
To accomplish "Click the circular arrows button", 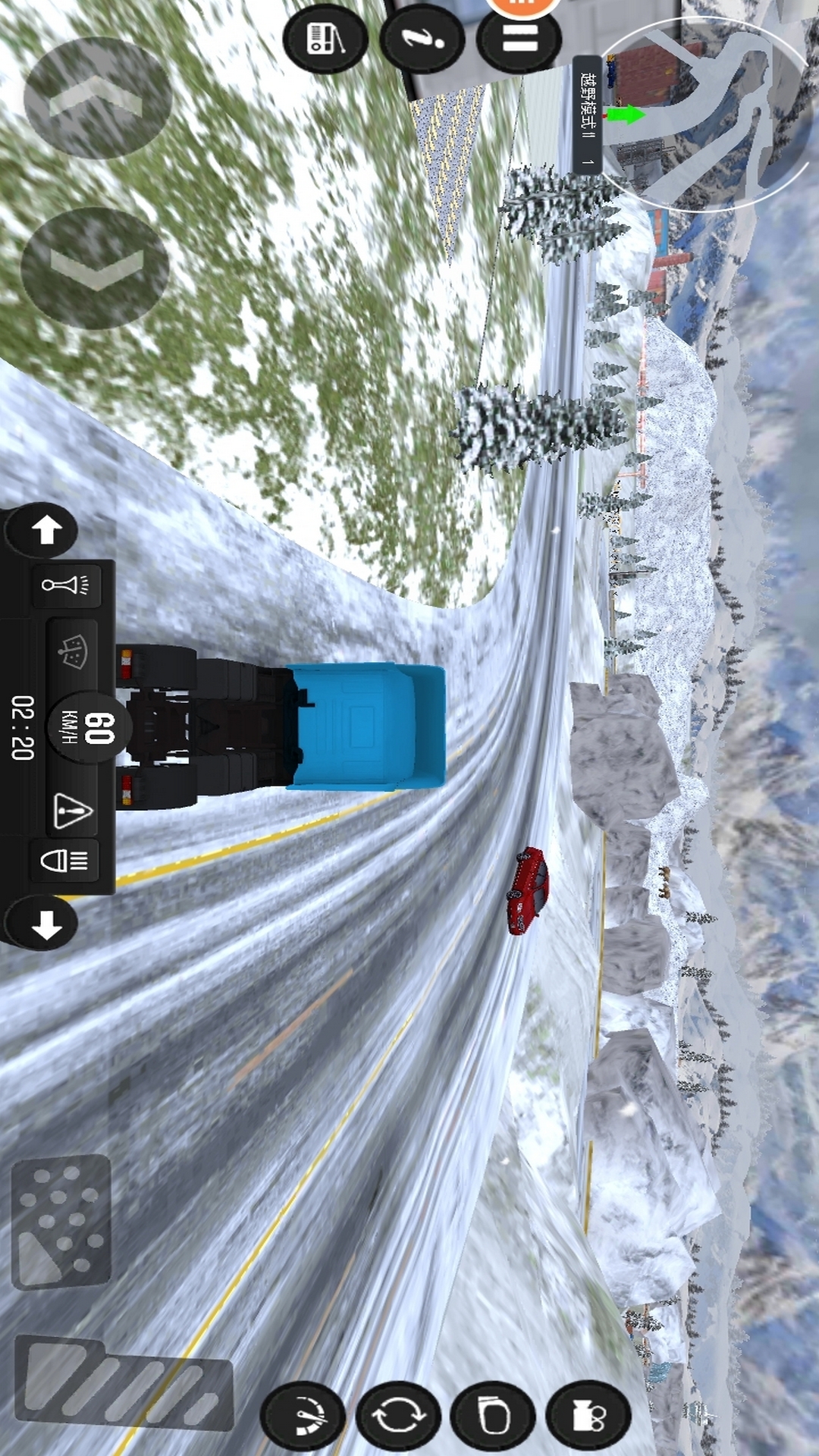I will pyautogui.click(x=399, y=1416).
